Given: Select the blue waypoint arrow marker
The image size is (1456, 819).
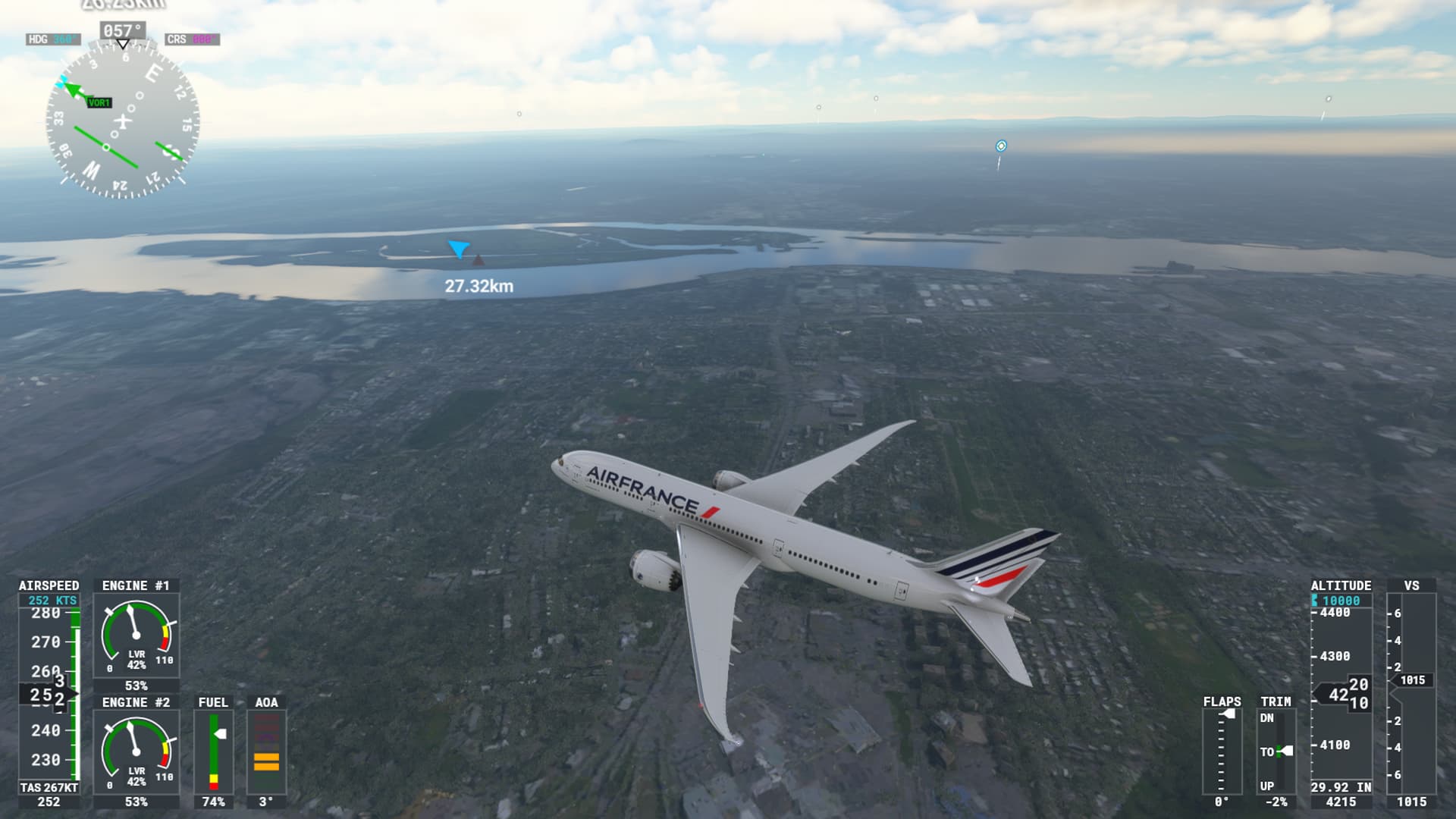Looking at the screenshot, I should 459,248.
